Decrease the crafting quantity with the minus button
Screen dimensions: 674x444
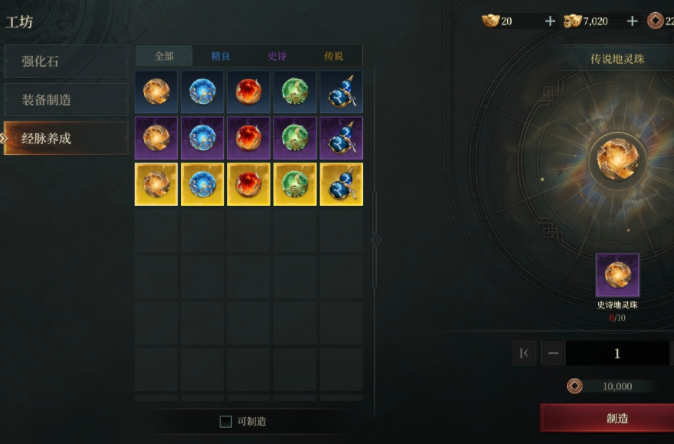552,353
